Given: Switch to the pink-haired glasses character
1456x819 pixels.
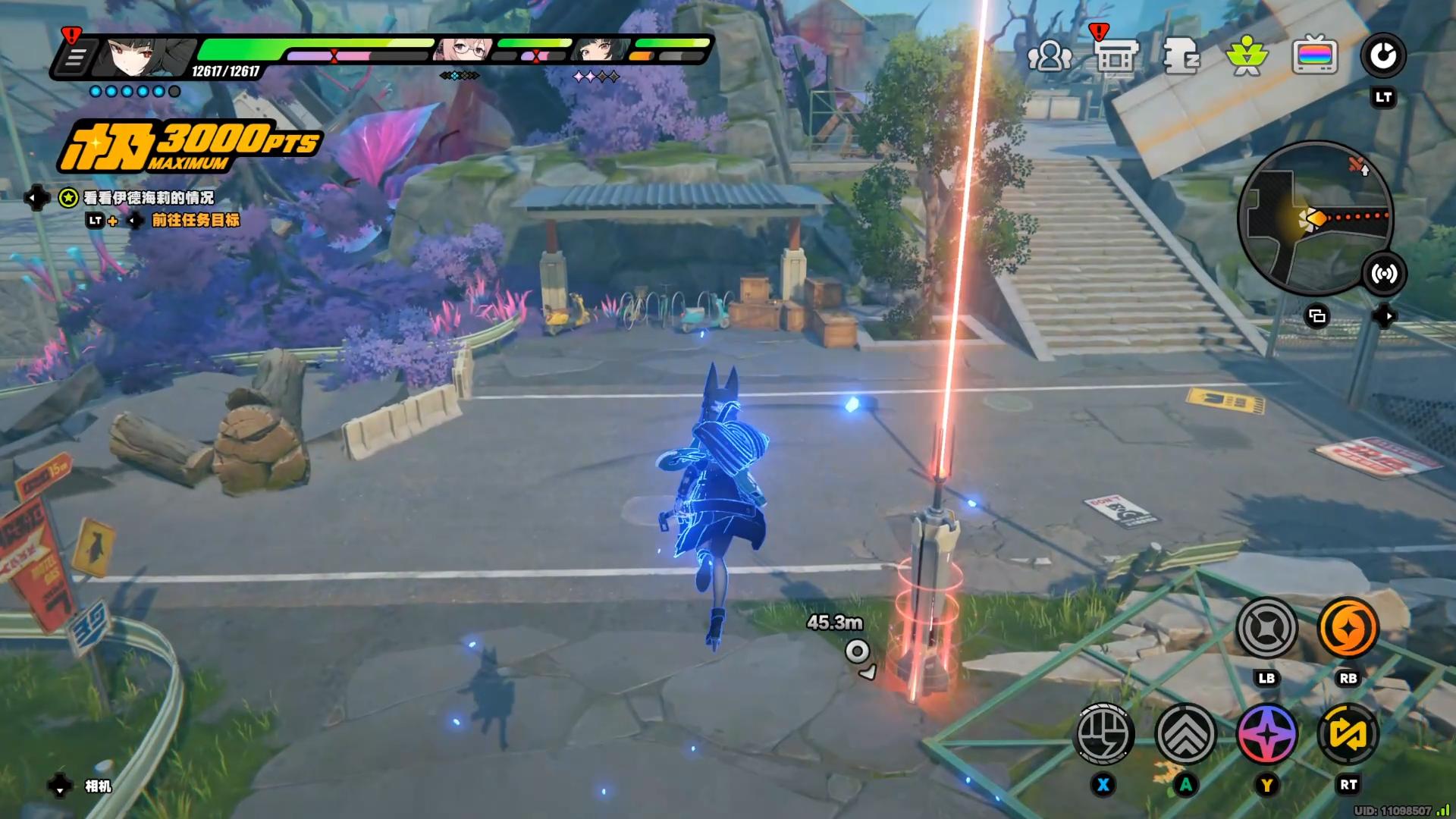Looking at the screenshot, I should point(463,51).
